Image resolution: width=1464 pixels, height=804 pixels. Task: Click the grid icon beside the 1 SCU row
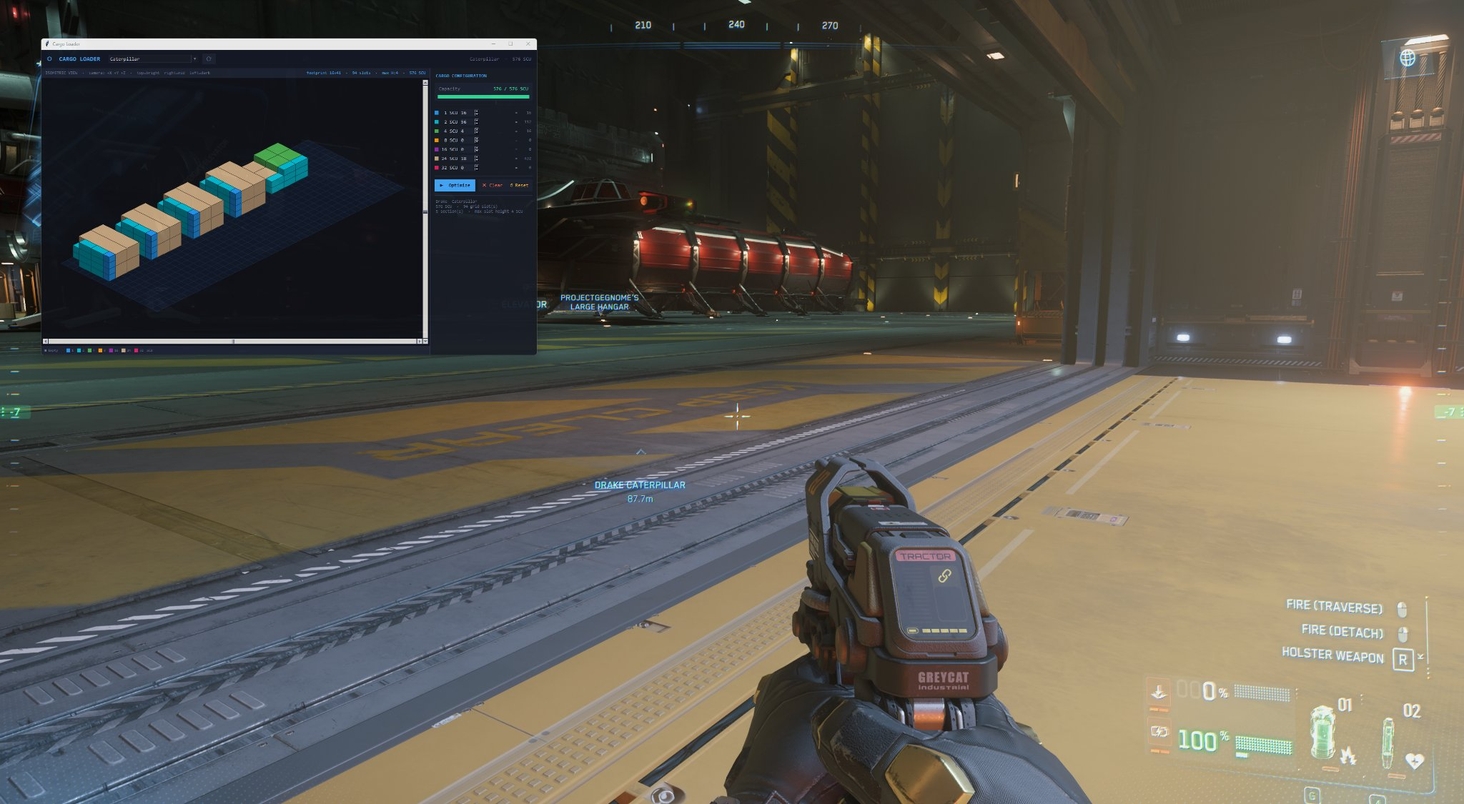tap(476, 113)
